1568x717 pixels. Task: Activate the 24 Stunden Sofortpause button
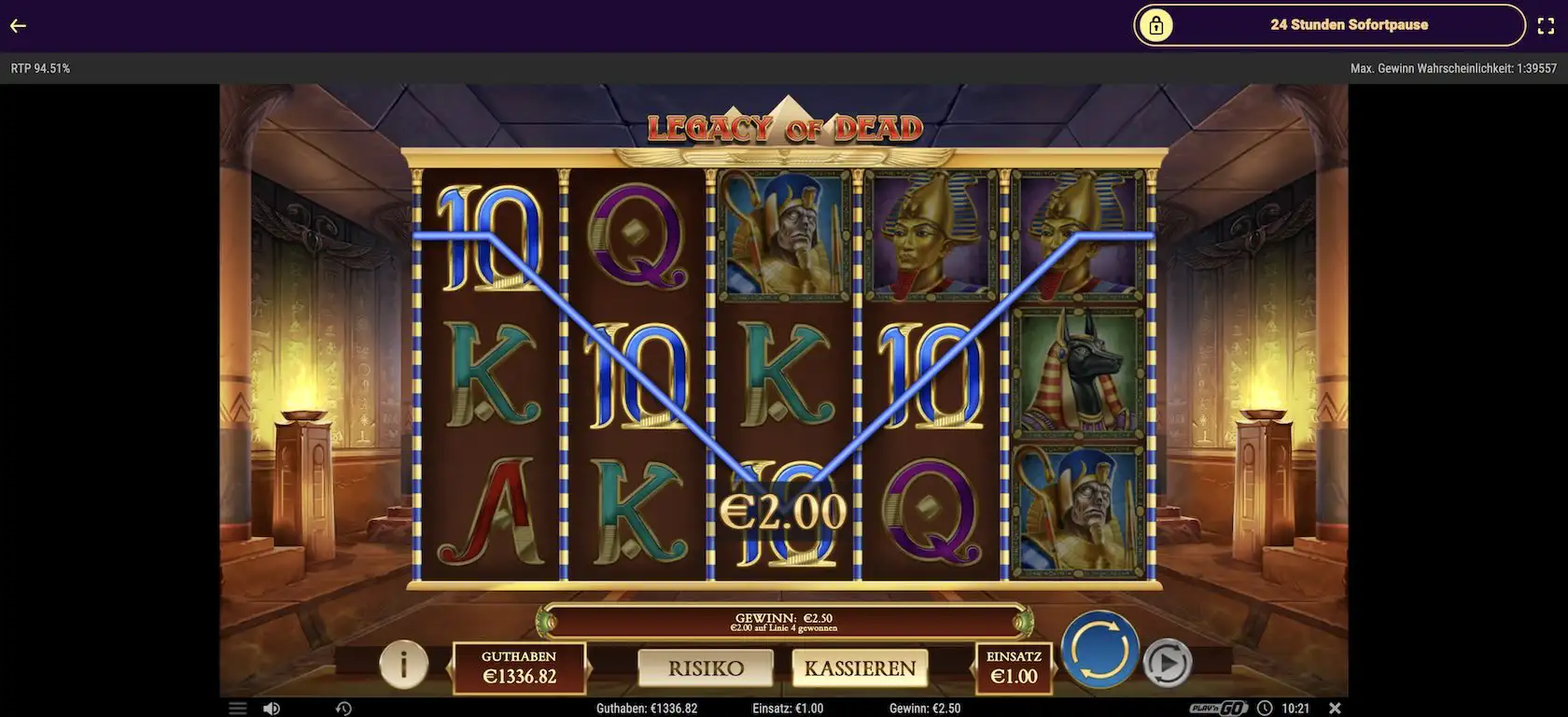(x=1349, y=24)
